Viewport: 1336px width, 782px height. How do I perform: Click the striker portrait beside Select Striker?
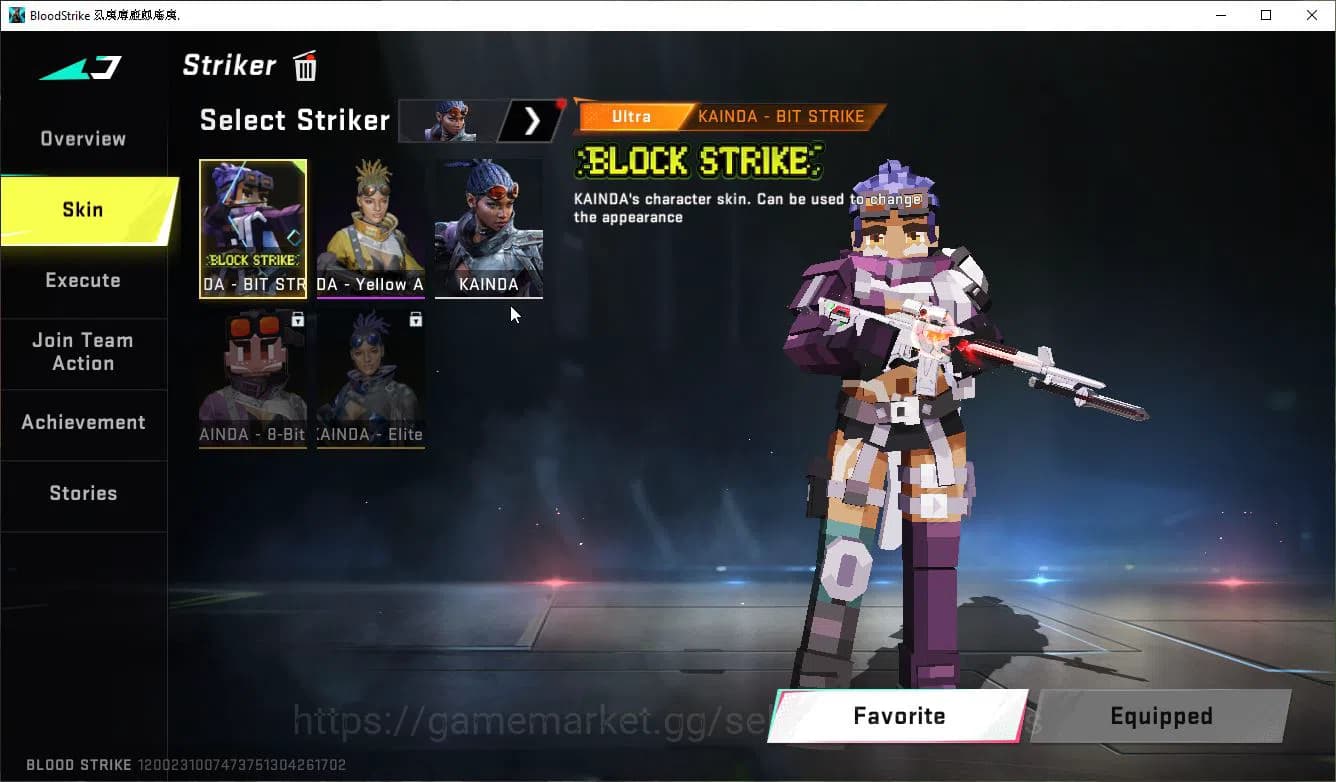click(x=450, y=120)
